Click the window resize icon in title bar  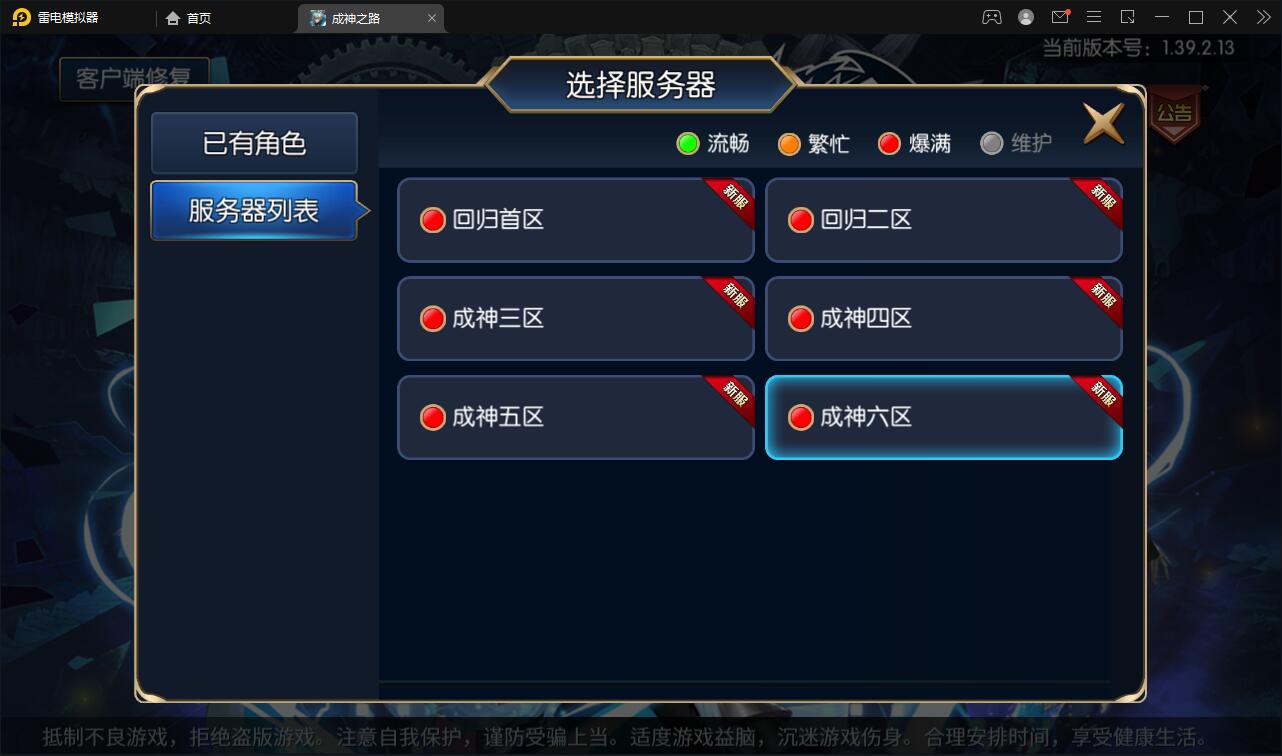(x=1128, y=17)
